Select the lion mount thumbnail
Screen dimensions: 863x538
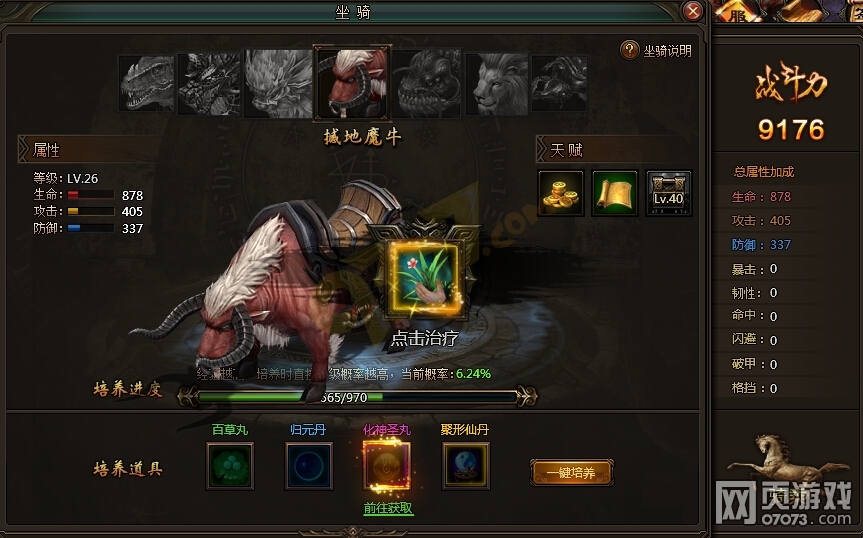click(497, 83)
